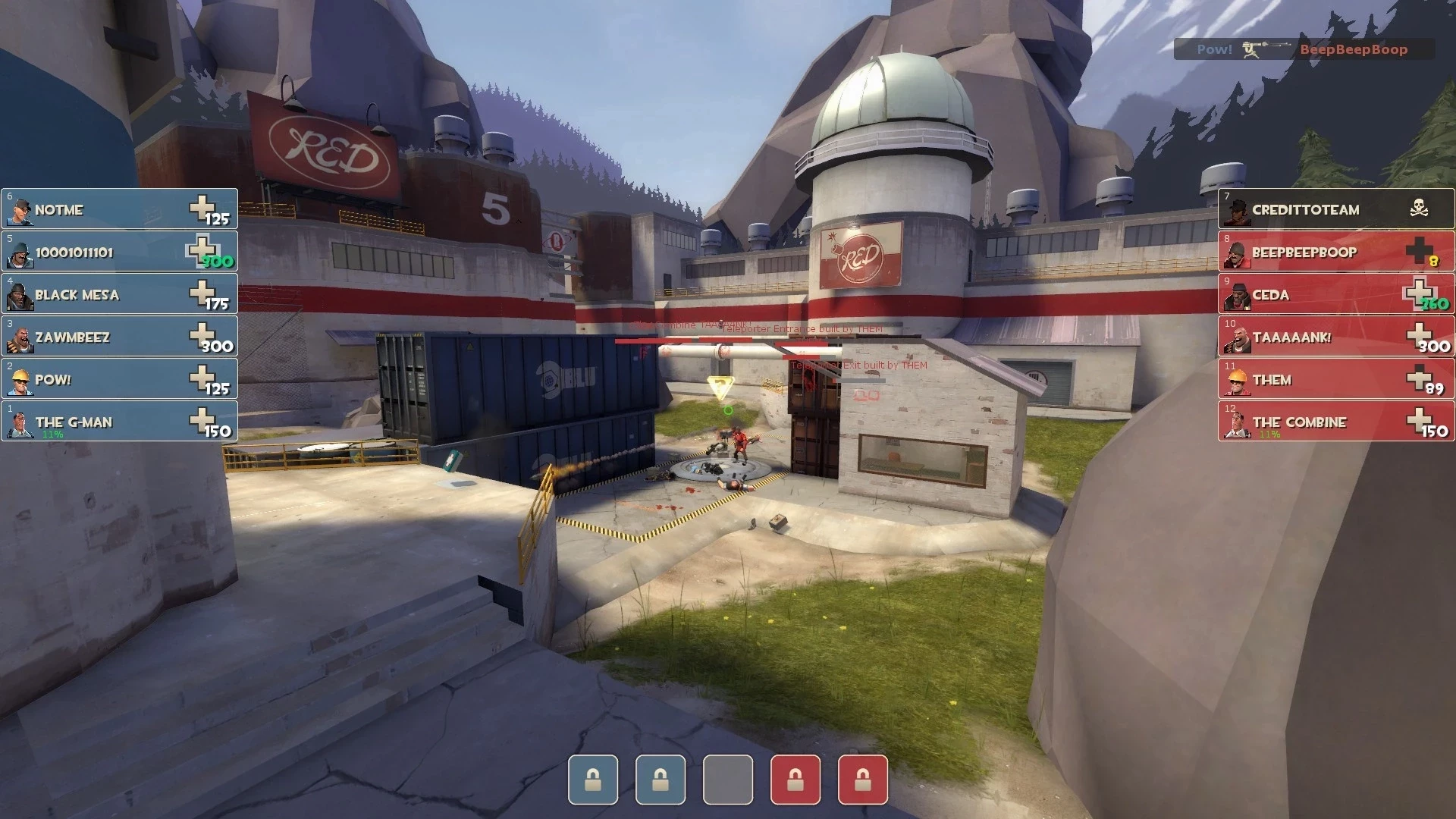
Task: Click ZAWMBEEZ's player row
Action: [120, 337]
